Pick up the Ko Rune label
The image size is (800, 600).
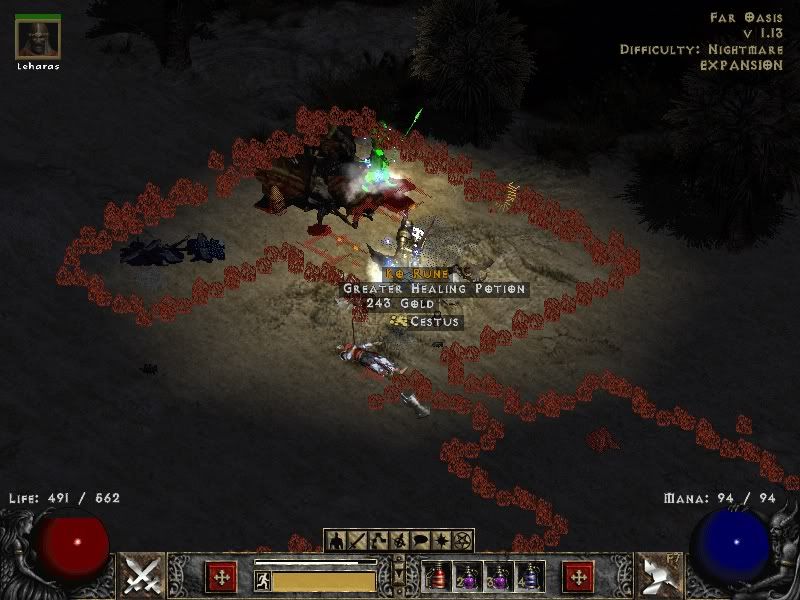pos(411,273)
